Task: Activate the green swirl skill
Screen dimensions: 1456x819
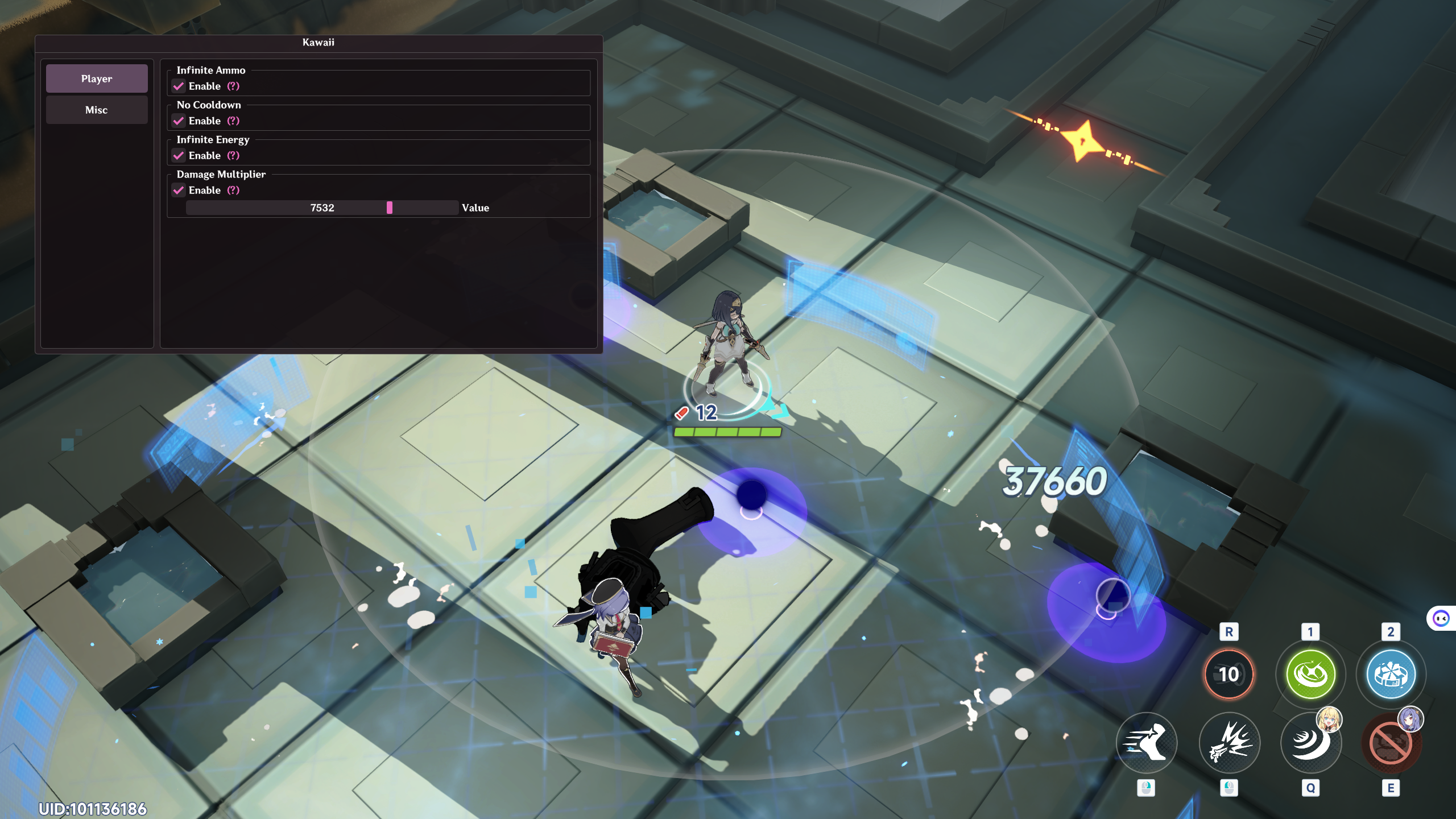Action: pos(1310,675)
